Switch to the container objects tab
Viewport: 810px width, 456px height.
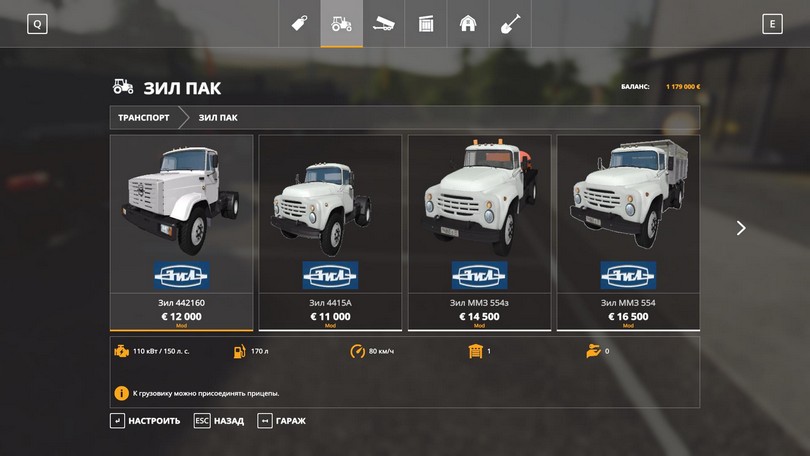click(425, 25)
